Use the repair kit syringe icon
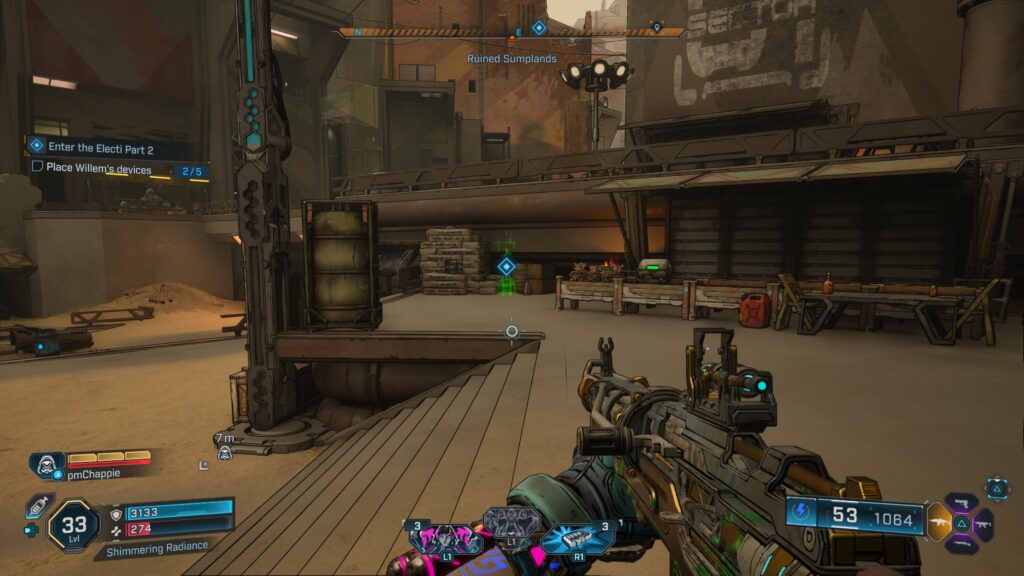Screen dimensions: 1024x576 pyautogui.click(x=37, y=507)
